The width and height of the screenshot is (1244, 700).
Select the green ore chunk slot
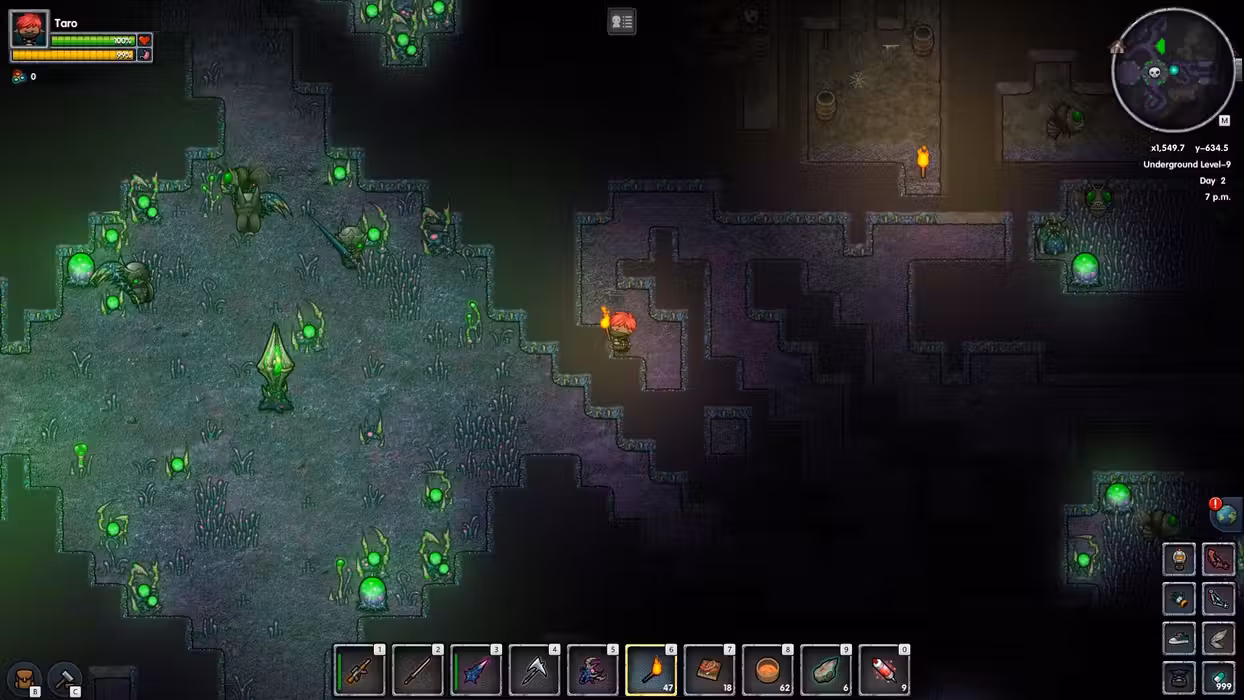826,670
